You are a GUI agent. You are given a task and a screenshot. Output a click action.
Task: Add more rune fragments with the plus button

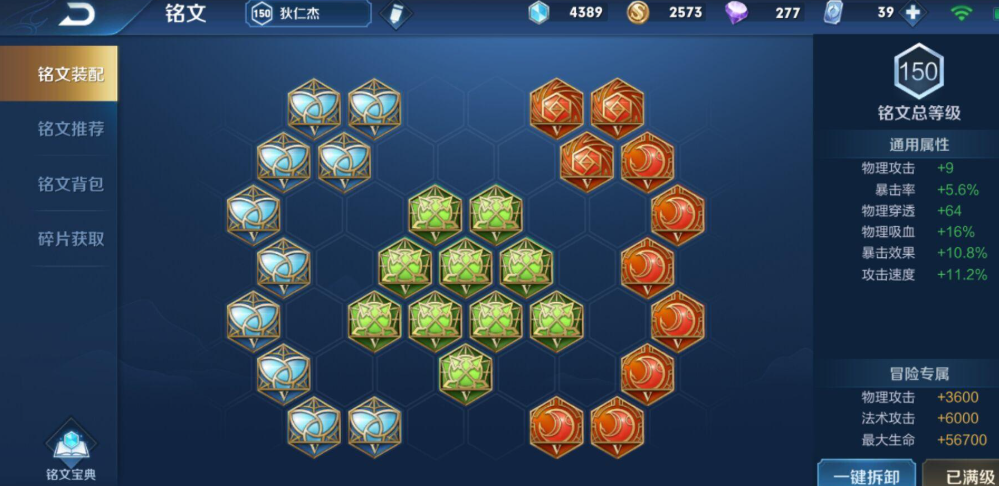911,13
